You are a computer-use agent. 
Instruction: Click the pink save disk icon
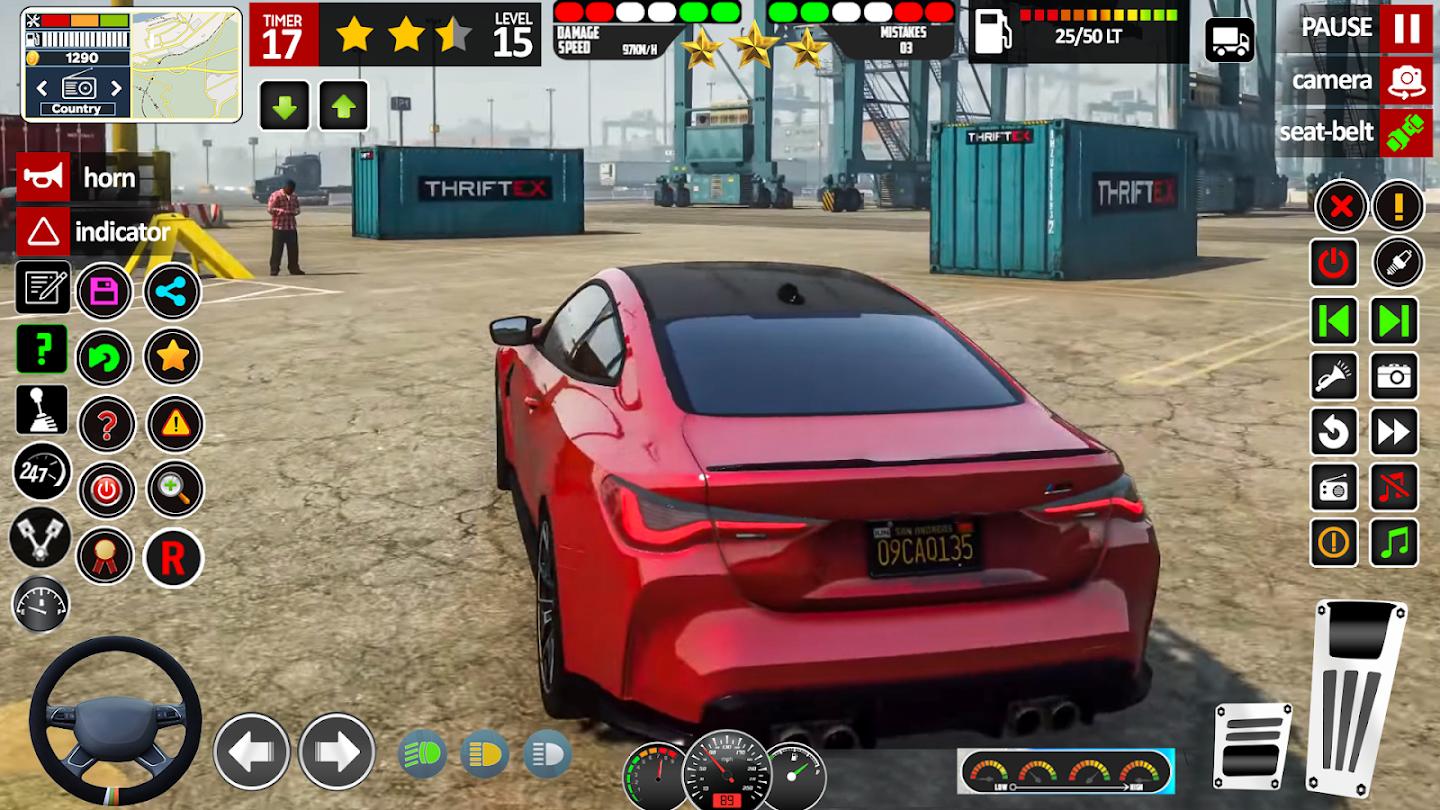[105, 292]
